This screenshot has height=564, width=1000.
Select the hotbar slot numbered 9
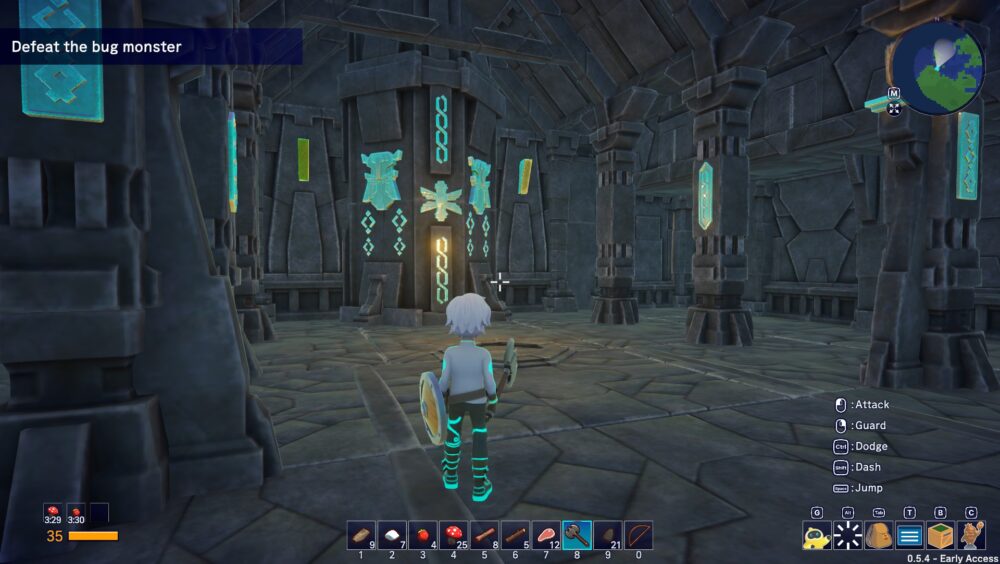(608, 535)
